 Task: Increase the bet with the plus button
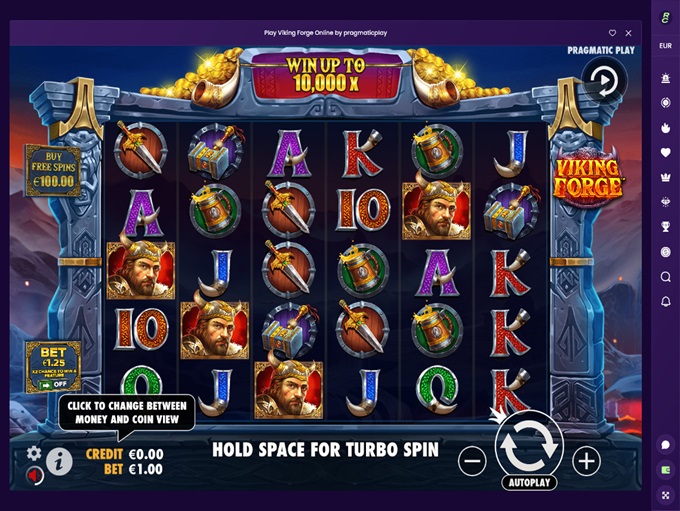586,461
